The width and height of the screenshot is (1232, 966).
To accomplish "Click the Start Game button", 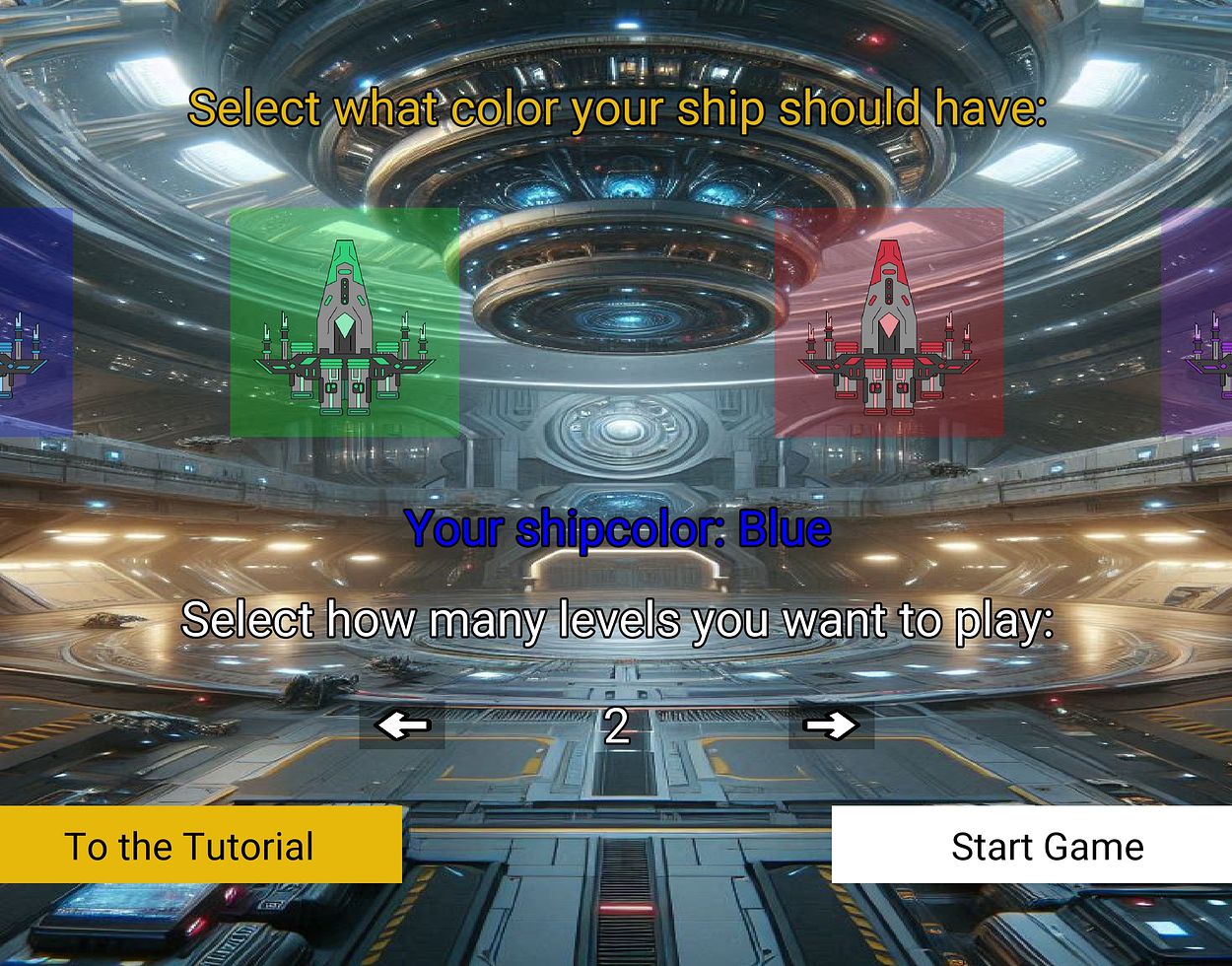I will [1032, 845].
